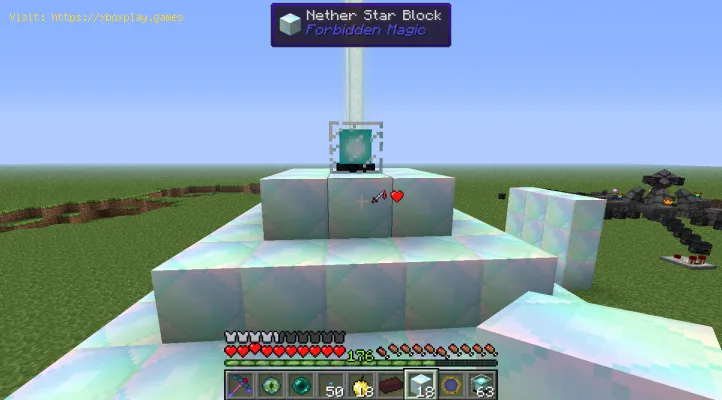Select the hotbar stack of 50
This screenshot has height=400, width=722.
328,385
